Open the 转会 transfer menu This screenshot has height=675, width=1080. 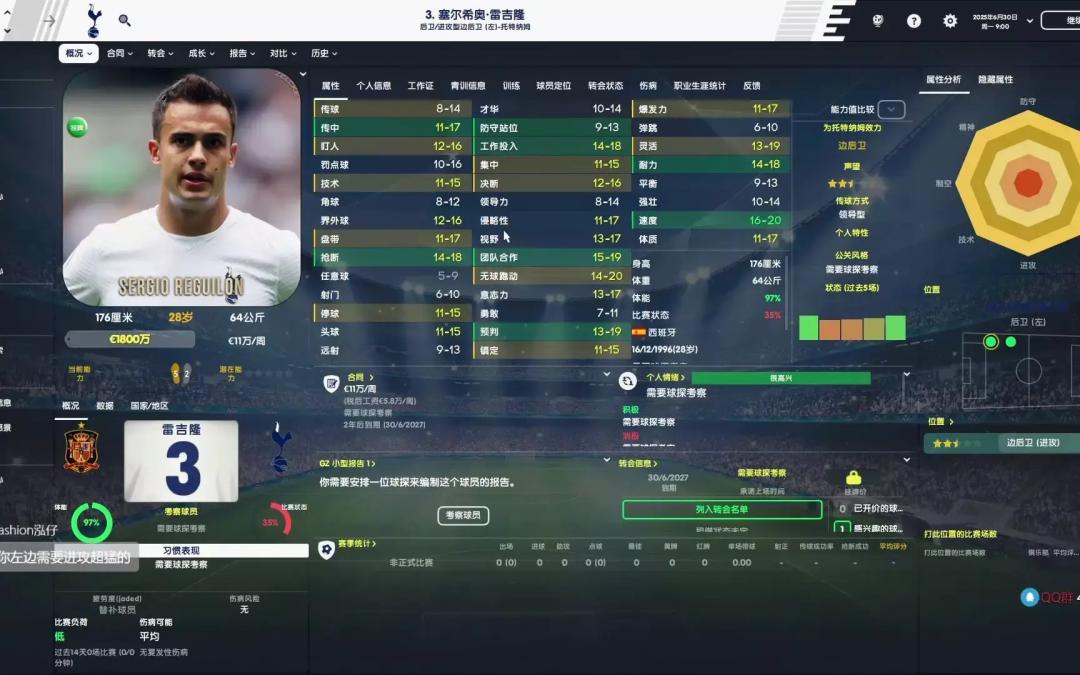click(x=160, y=54)
